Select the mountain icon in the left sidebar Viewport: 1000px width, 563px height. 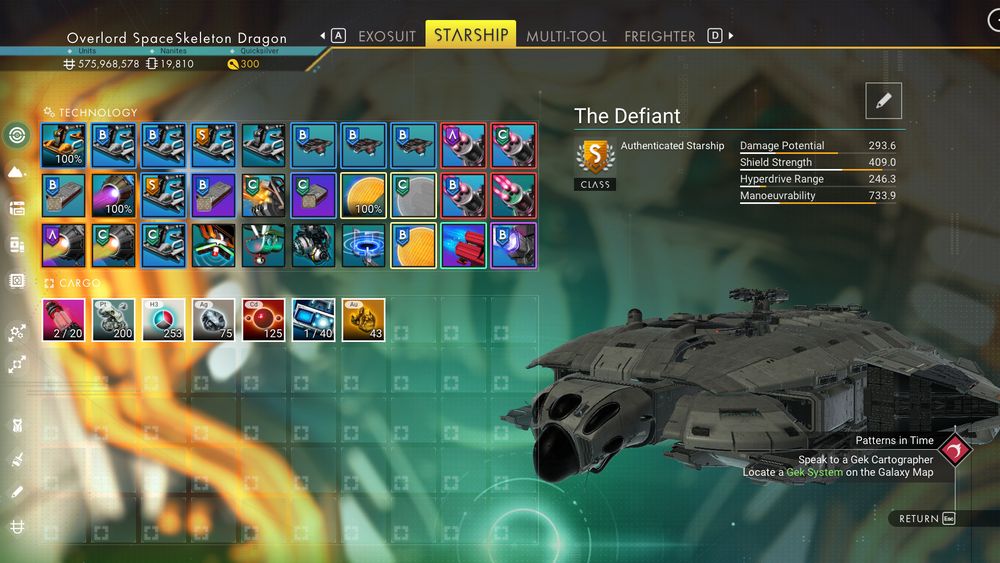point(16,172)
